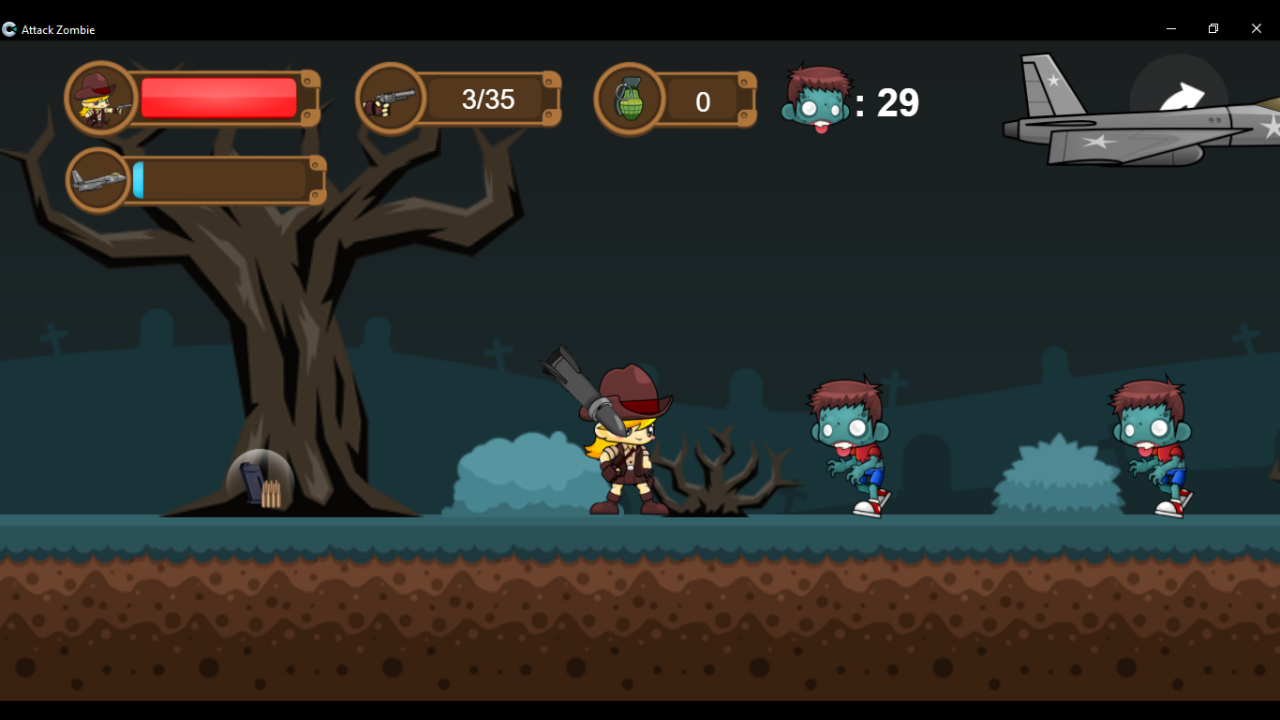The image size is (1280, 720).
Task: Restore down the game window
Action: coord(1213,28)
